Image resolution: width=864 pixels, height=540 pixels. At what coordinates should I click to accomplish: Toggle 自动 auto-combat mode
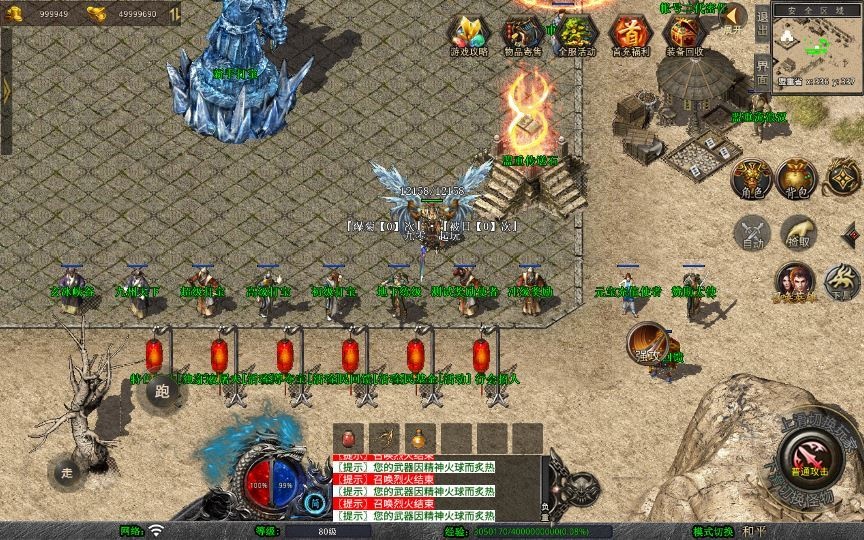point(752,233)
